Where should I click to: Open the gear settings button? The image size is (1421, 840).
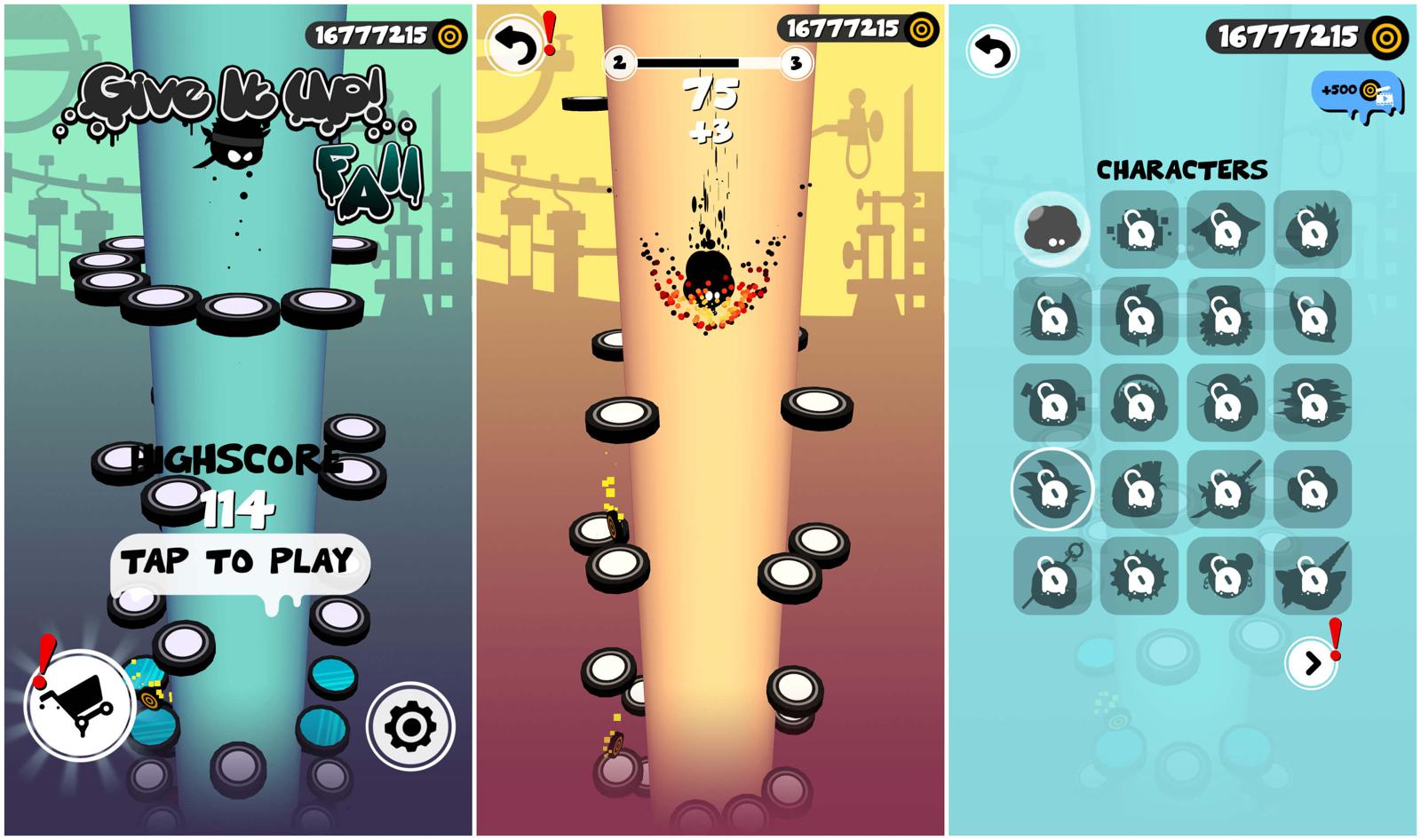410,725
